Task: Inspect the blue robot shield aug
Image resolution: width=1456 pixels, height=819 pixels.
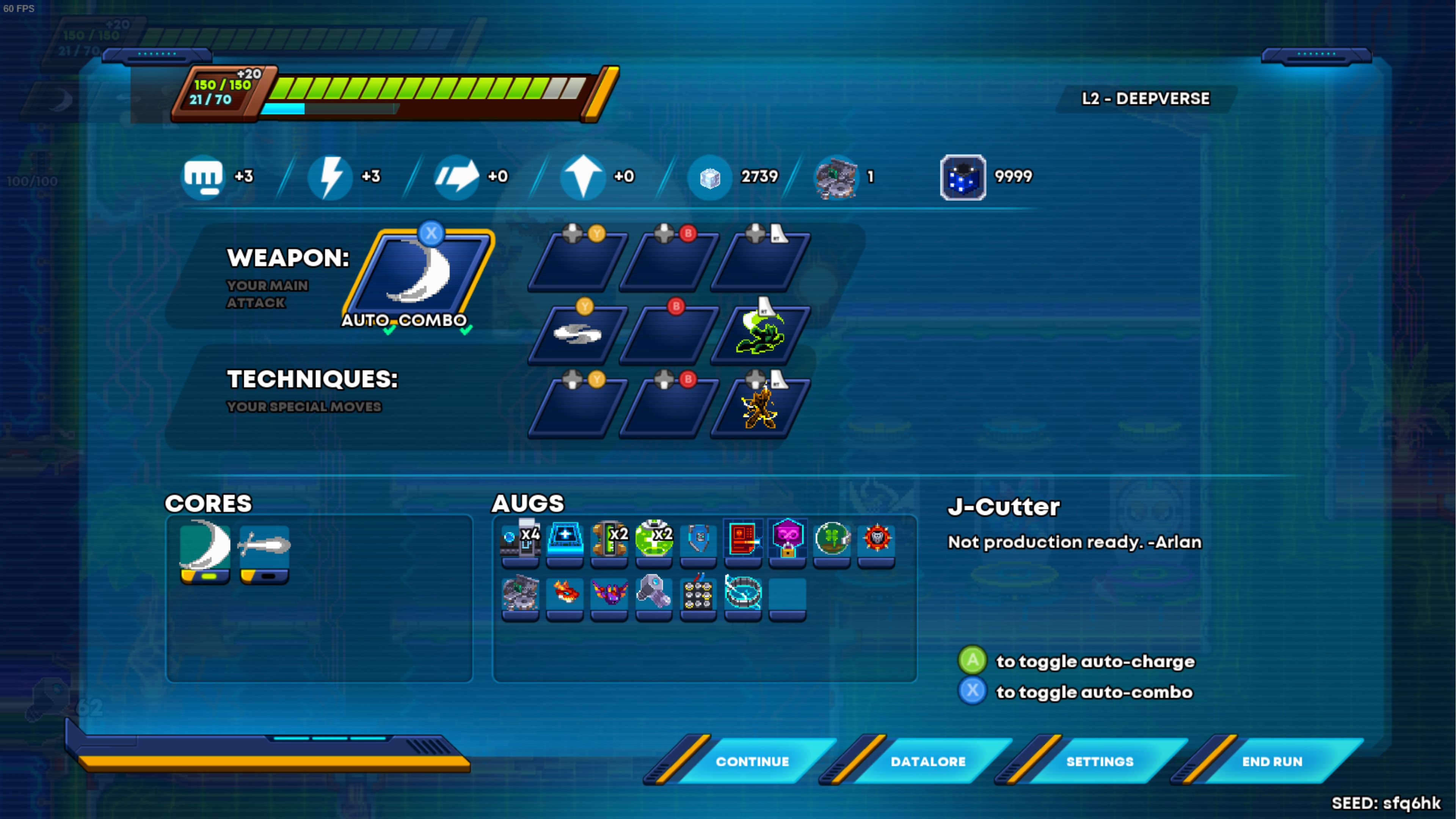Action: 698,539
